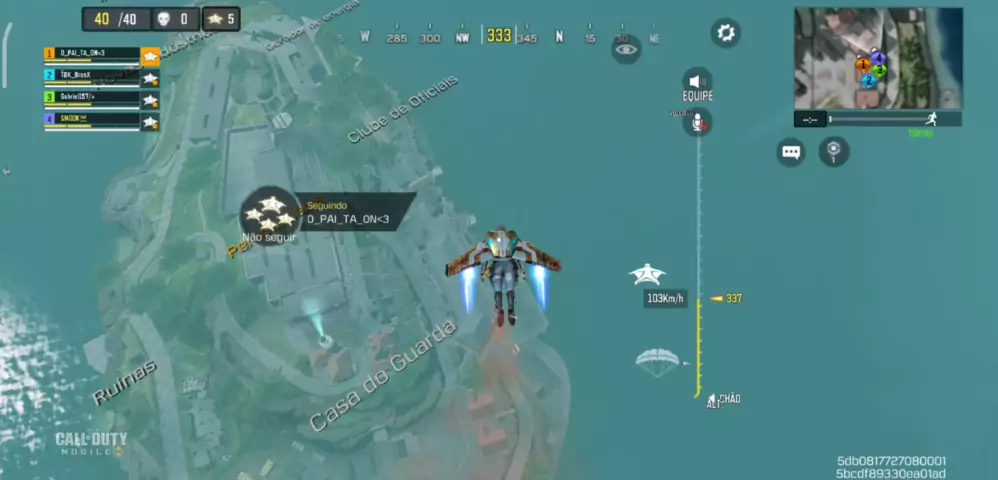Open the quick chat bubble
The height and width of the screenshot is (480, 998).
click(x=791, y=152)
